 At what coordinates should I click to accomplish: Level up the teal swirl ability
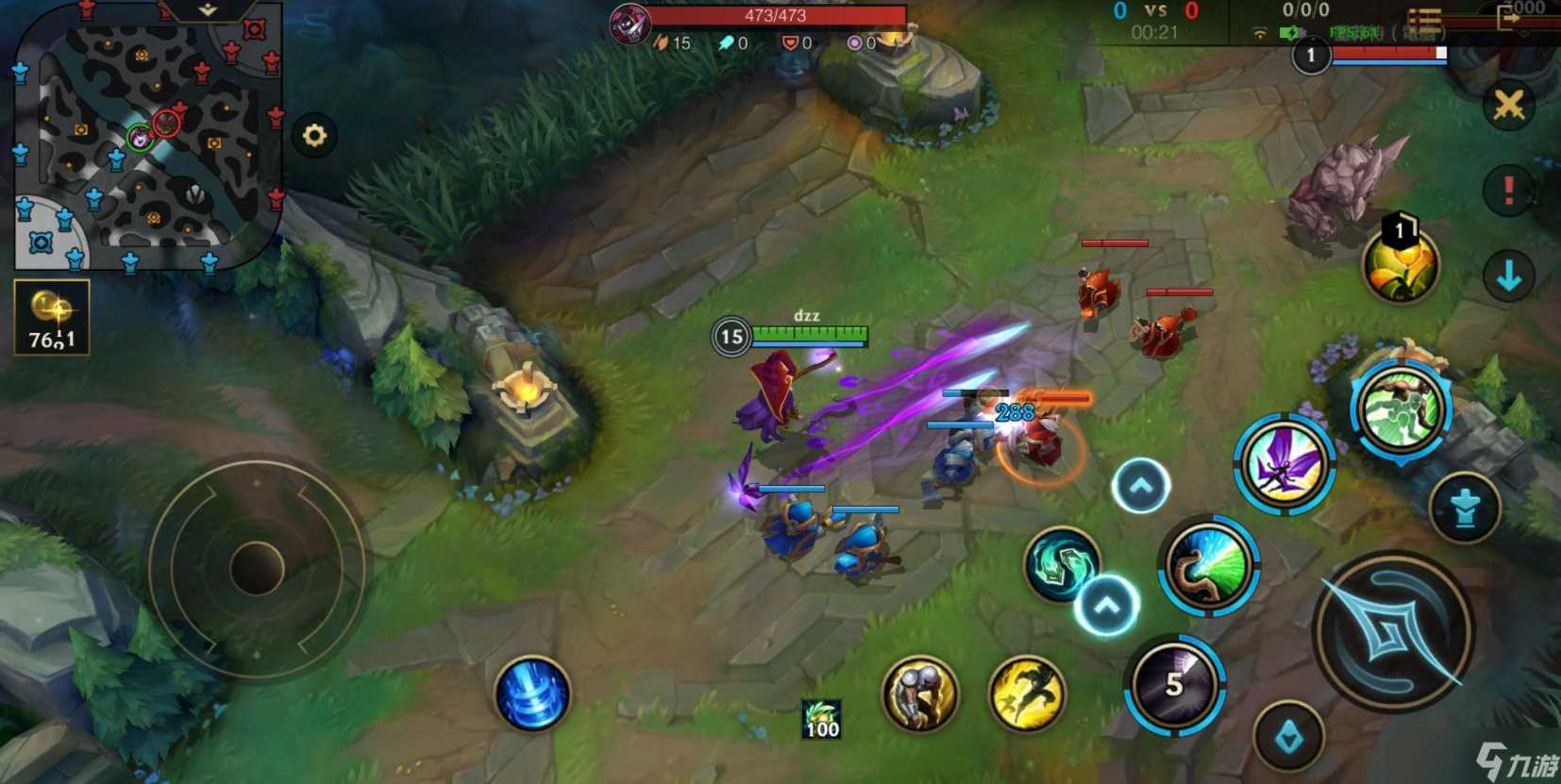[1107, 605]
